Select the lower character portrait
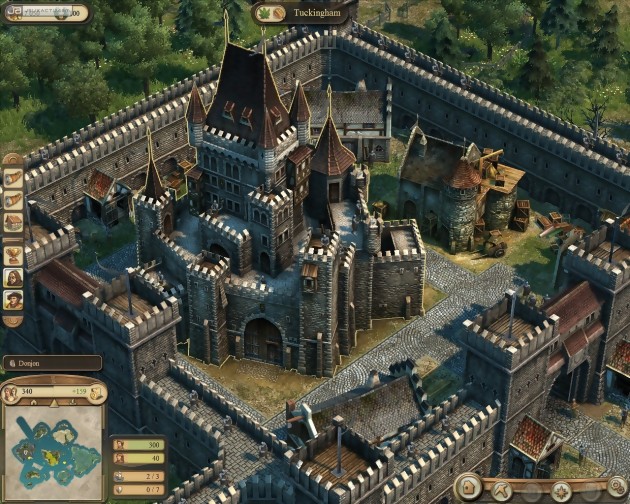The width and height of the screenshot is (630, 504). (x=13, y=300)
